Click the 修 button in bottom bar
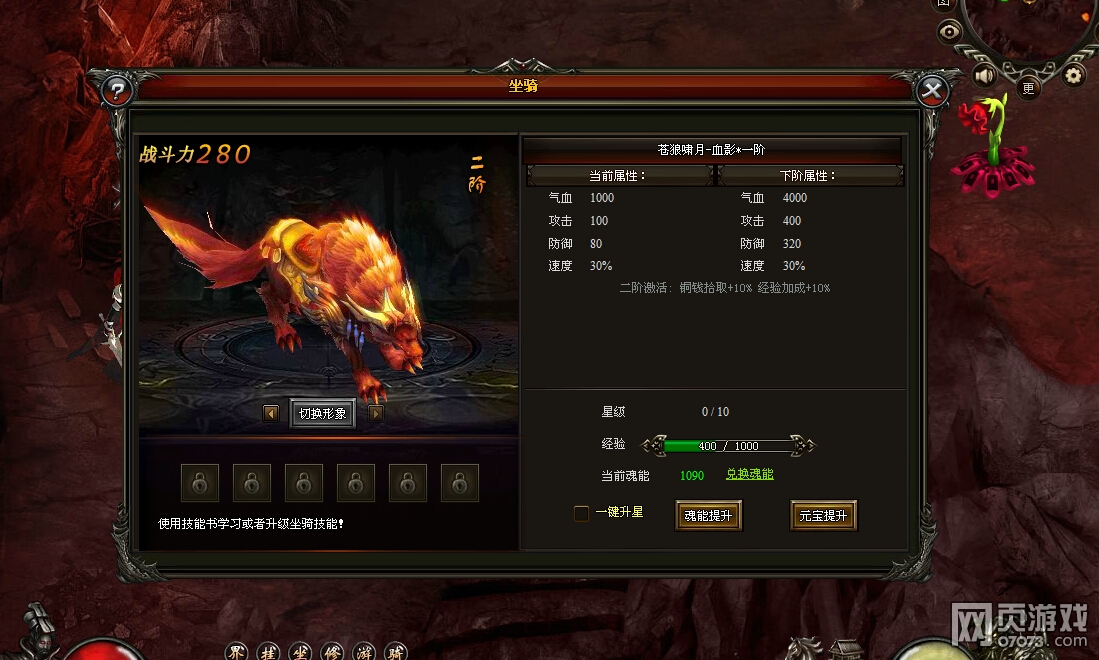This screenshot has width=1099, height=660. 332,653
